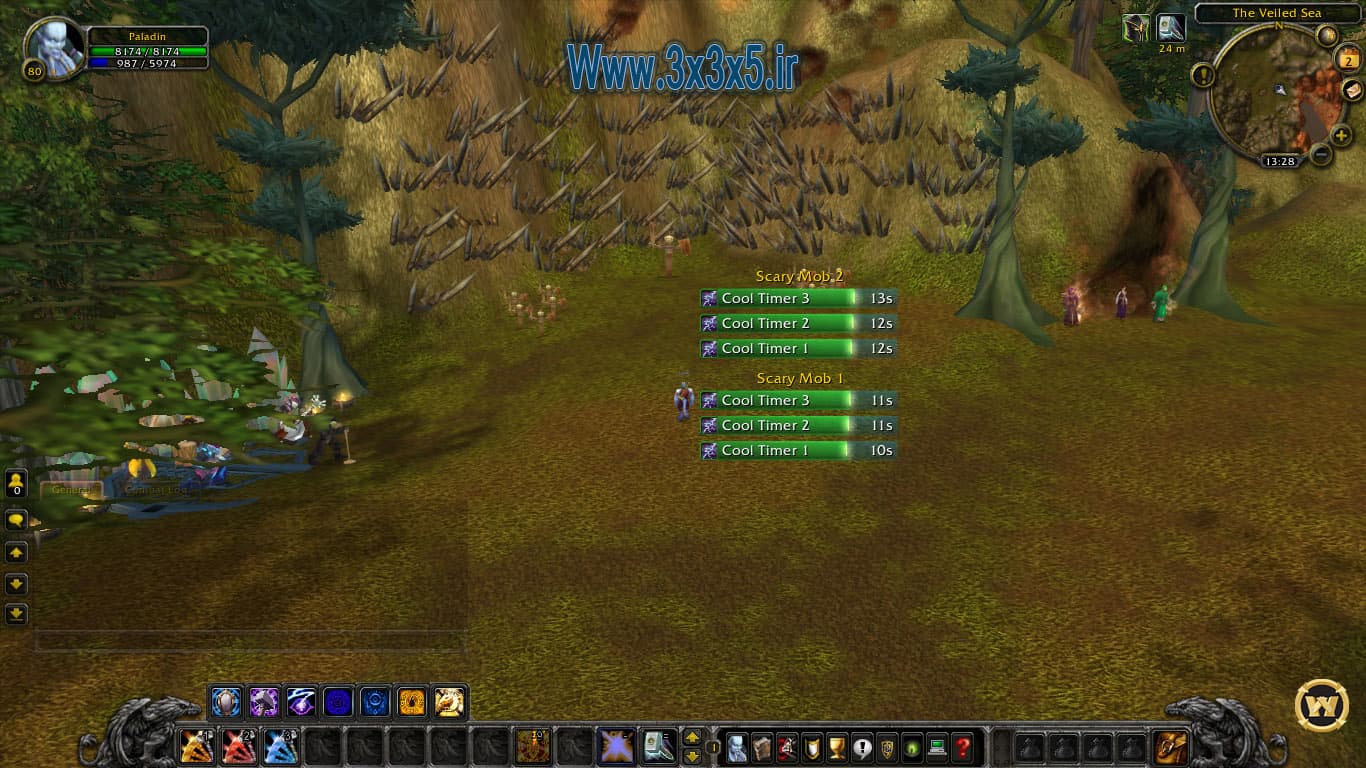Screen dimensions: 1366x768
Task: Open the Spellbook from the micro menu
Action: (761, 746)
